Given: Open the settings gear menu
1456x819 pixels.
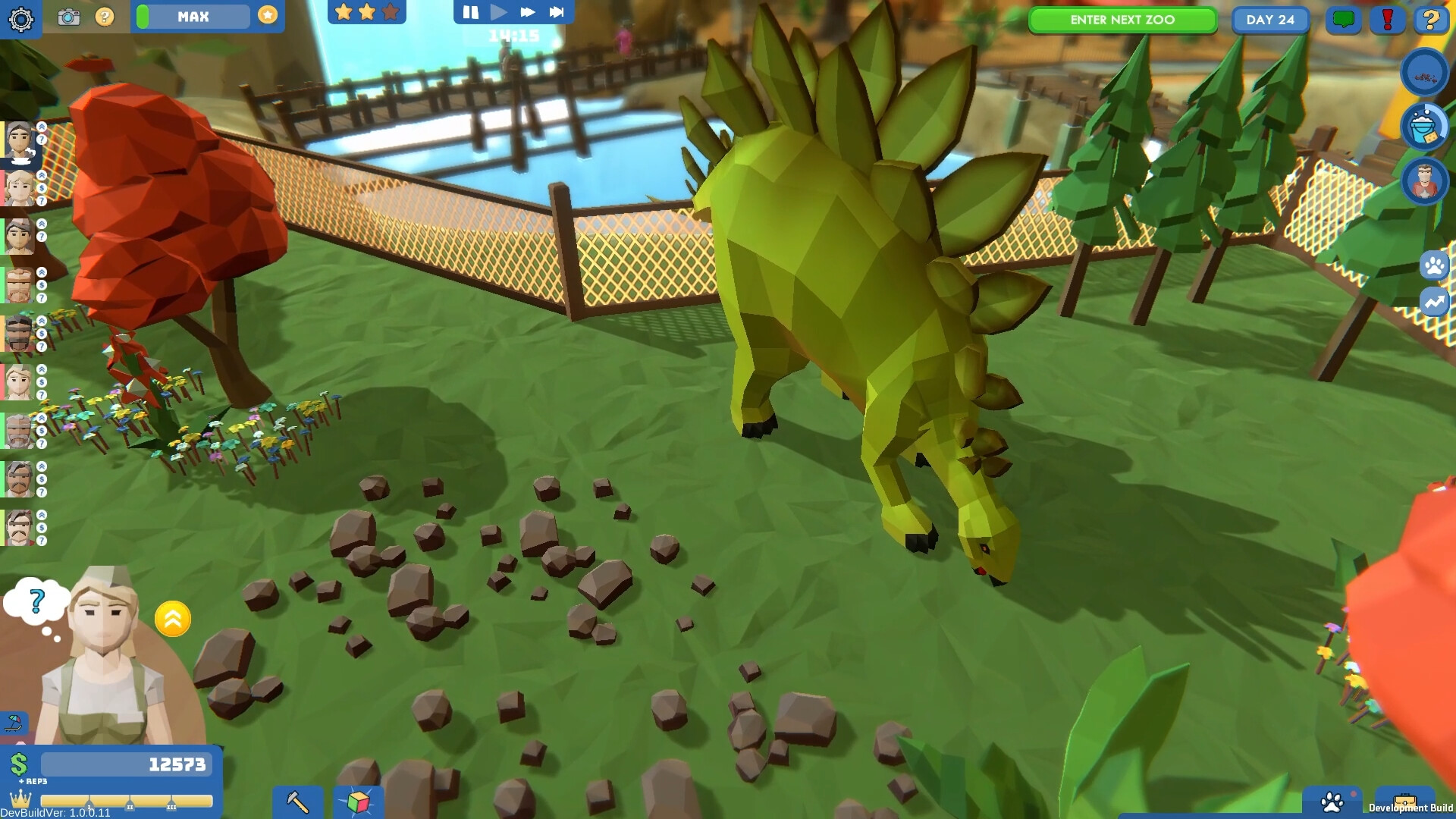Looking at the screenshot, I should point(22,19).
